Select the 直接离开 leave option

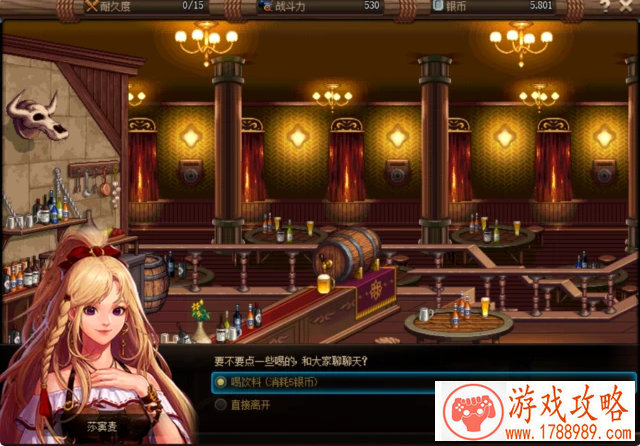248,404
